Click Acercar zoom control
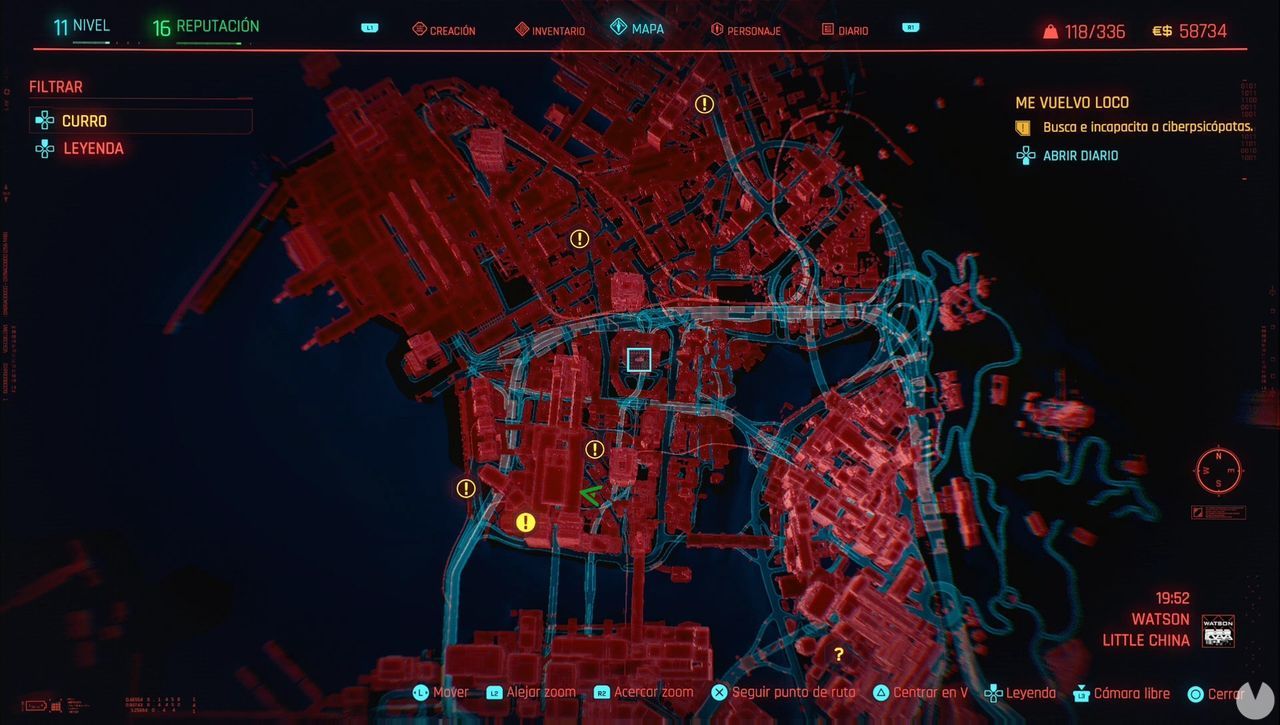This screenshot has height=725, width=1280. click(x=652, y=692)
